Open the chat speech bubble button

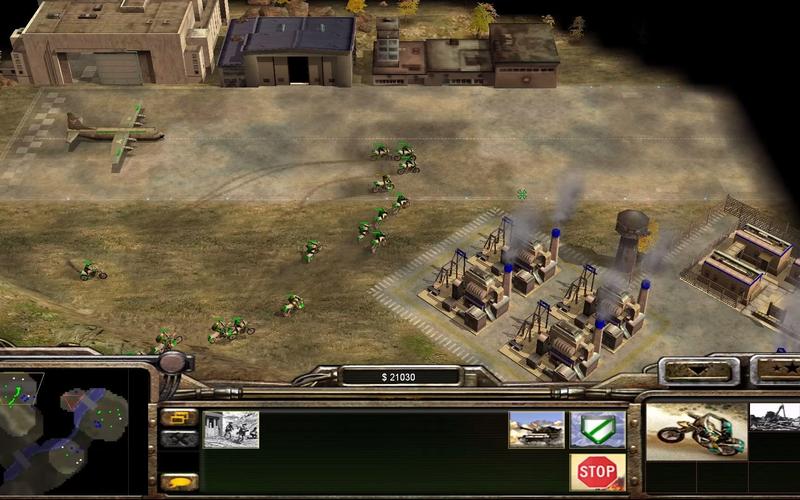point(178,482)
